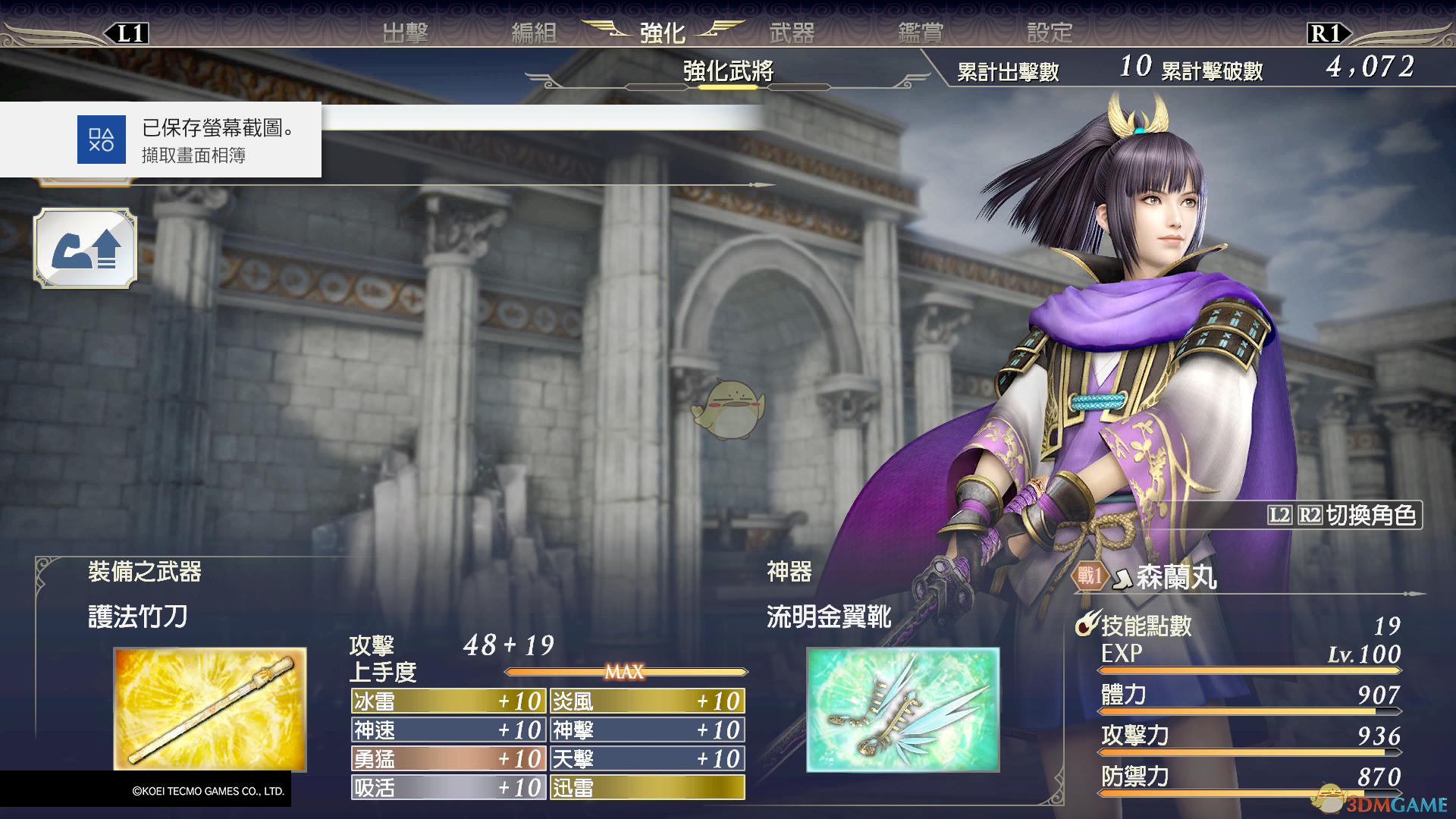Switch to the 設定 tab

pos(1050,33)
